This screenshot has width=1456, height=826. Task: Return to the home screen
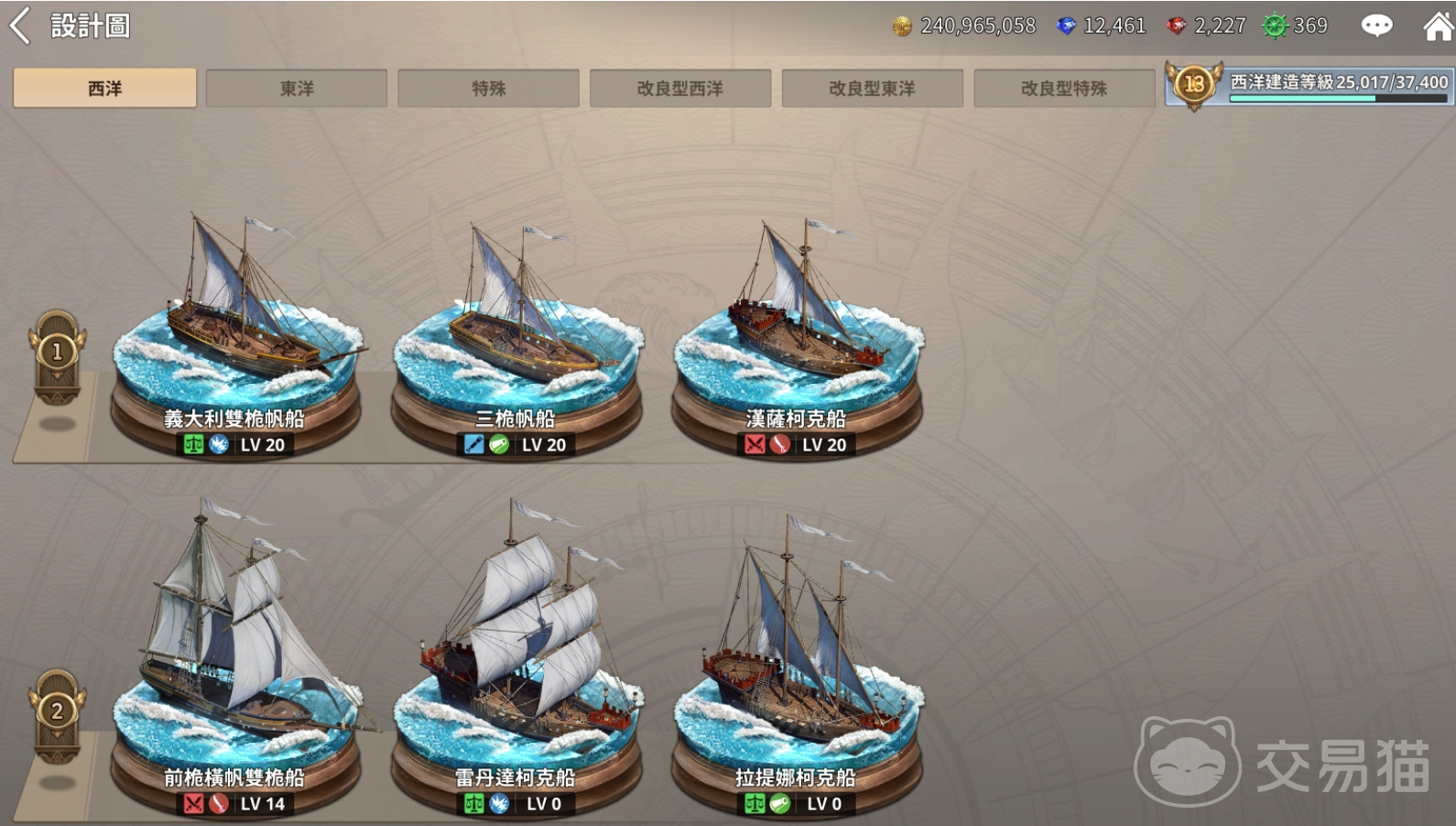click(1438, 26)
